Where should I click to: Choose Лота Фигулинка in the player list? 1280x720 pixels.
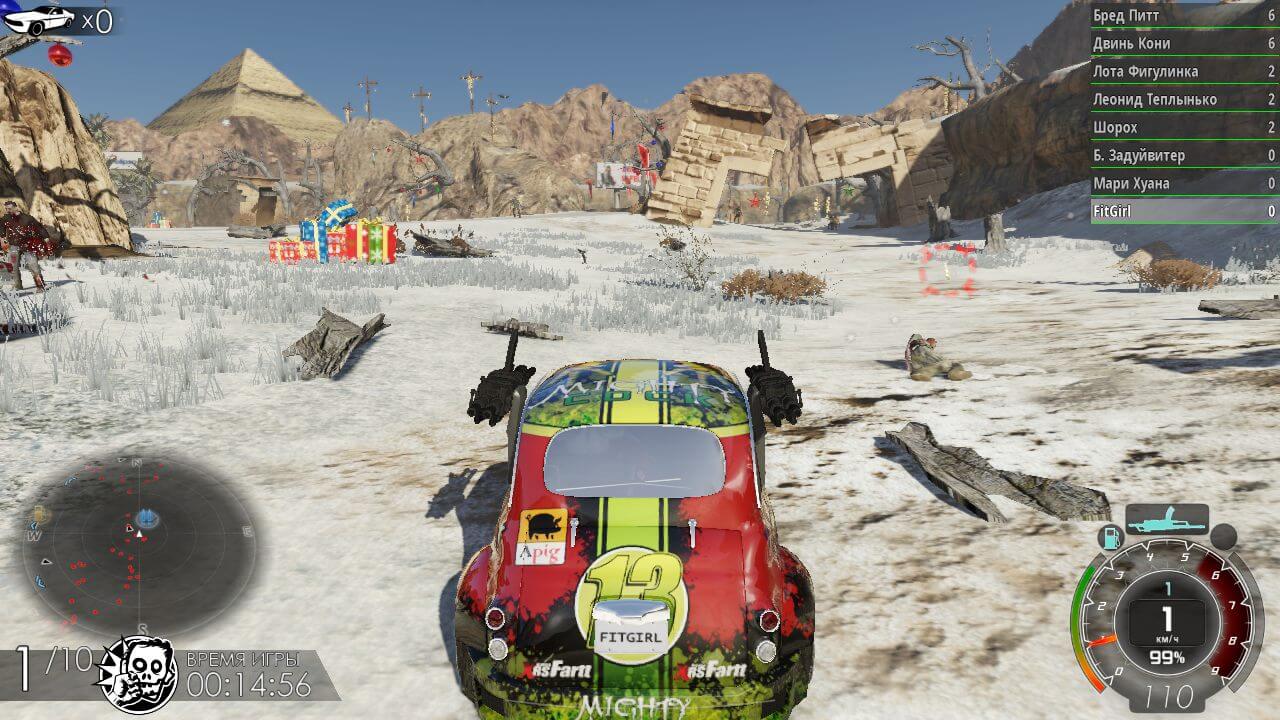click(x=1184, y=71)
